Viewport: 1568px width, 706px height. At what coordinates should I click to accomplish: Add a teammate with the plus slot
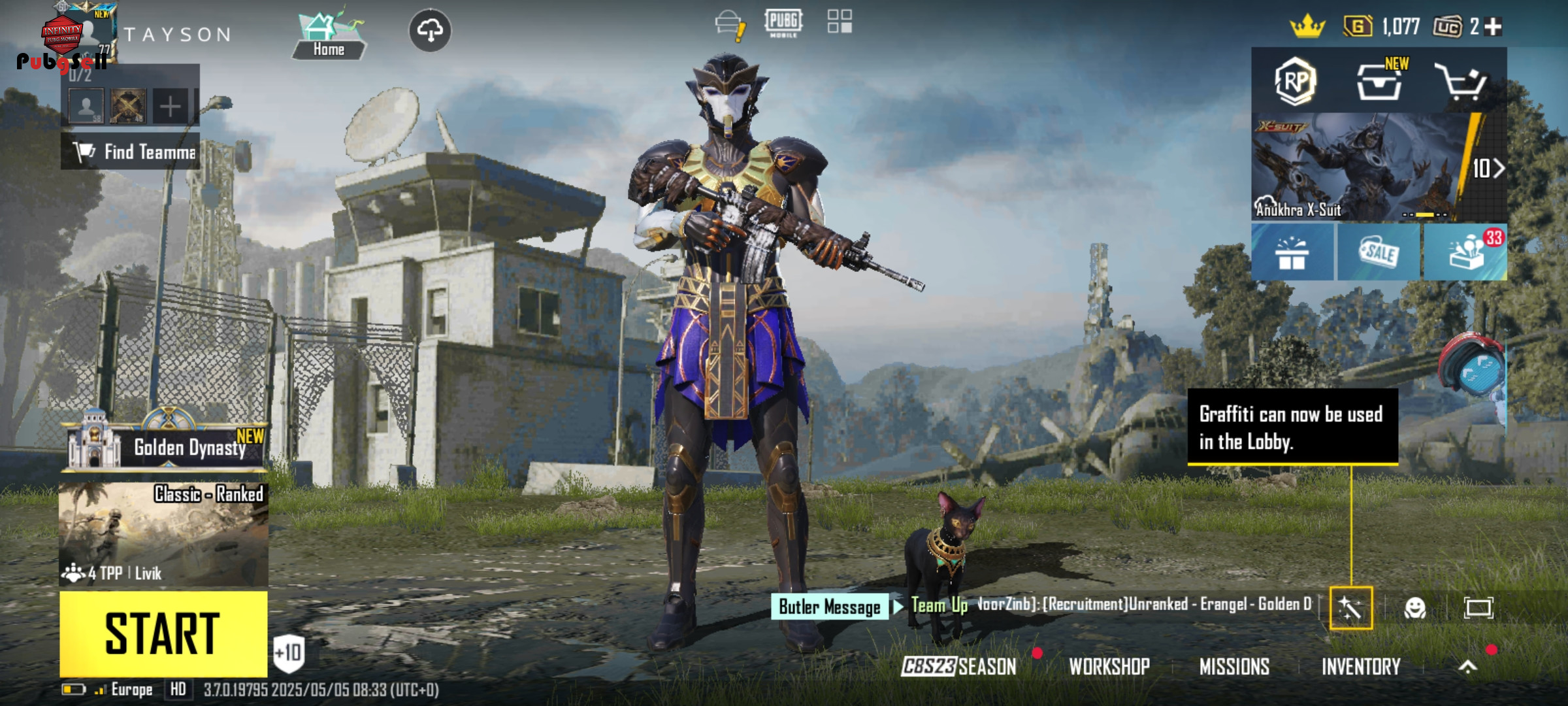pyautogui.click(x=170, y=106)
